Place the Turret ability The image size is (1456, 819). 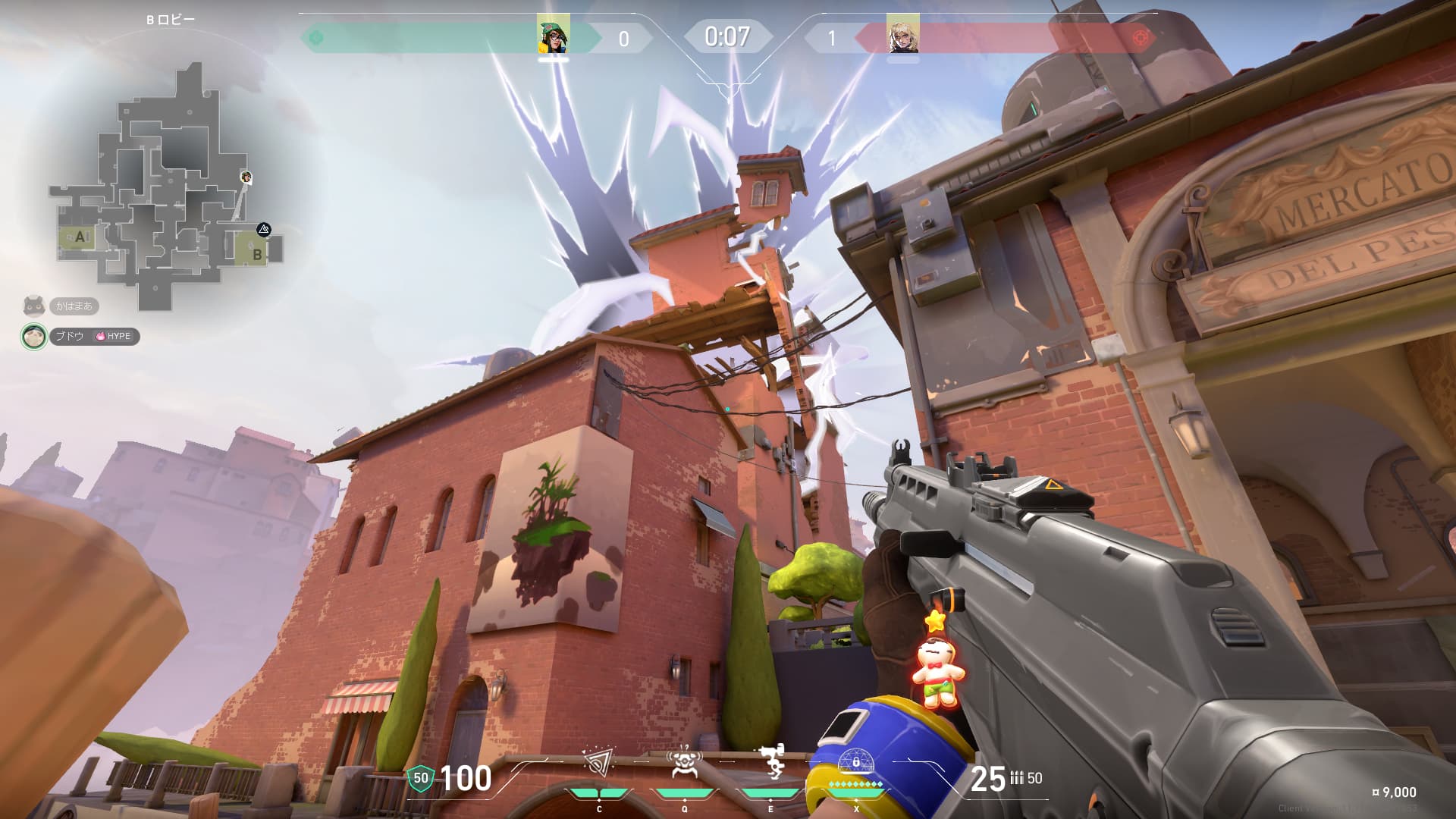pos(772,763)
